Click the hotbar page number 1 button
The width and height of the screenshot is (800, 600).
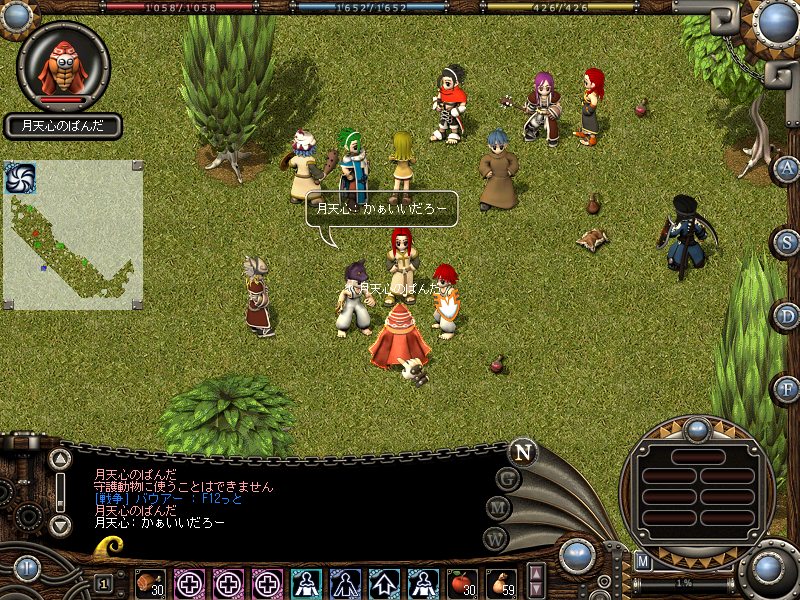click(x=104, y=583)
